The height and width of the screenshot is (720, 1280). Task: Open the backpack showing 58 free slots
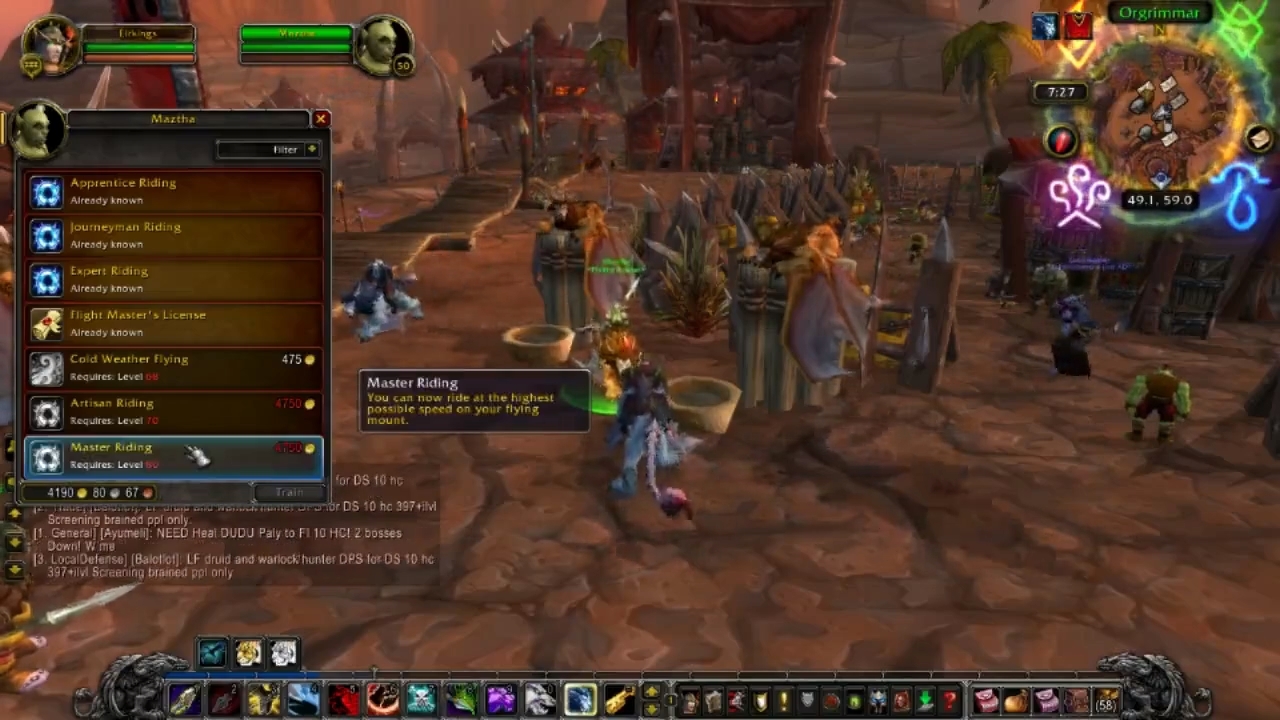[x=1107, y=700]
